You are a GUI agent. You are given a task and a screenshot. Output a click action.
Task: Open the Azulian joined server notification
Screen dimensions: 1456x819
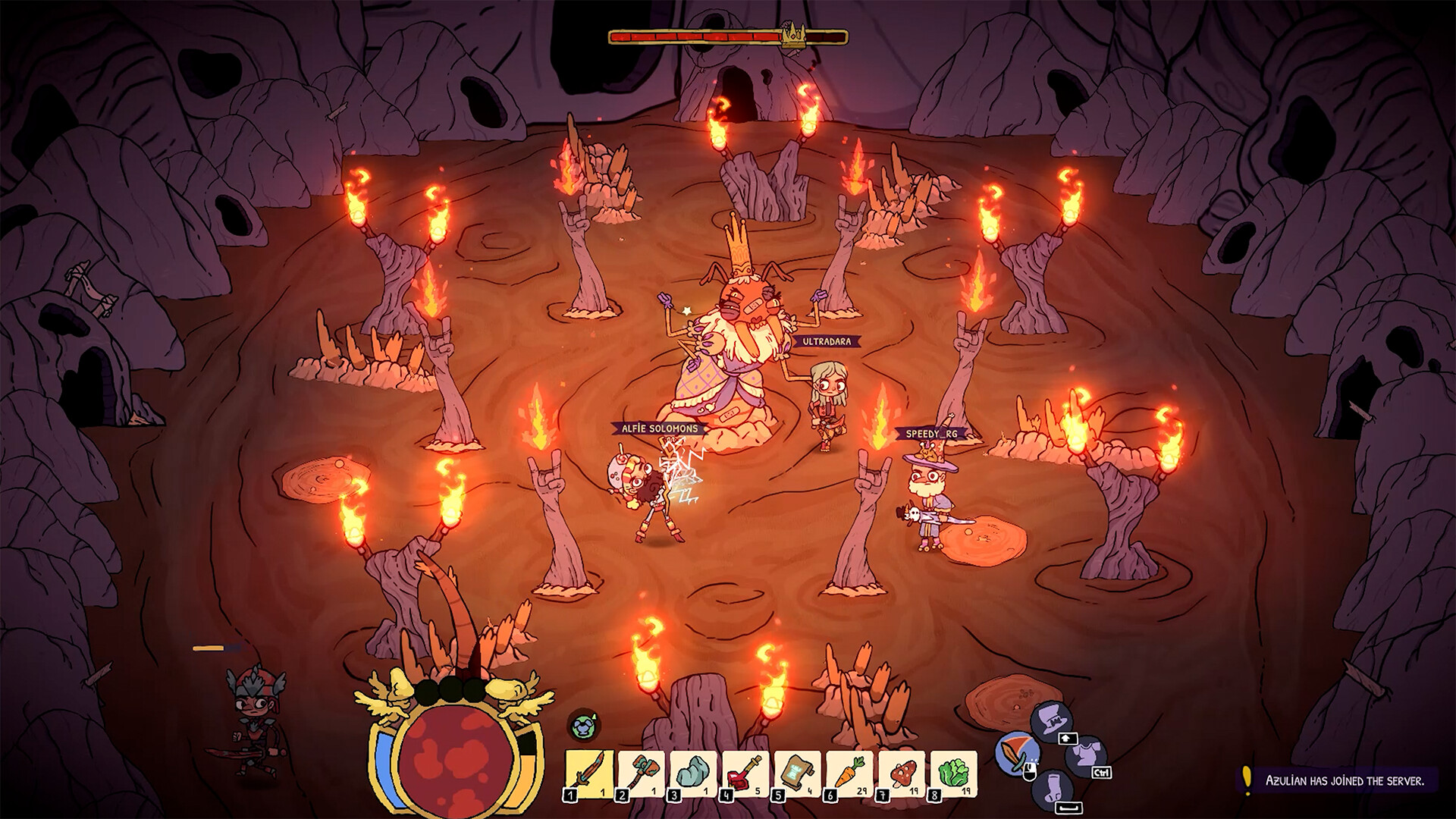[x=1344, y=780]
